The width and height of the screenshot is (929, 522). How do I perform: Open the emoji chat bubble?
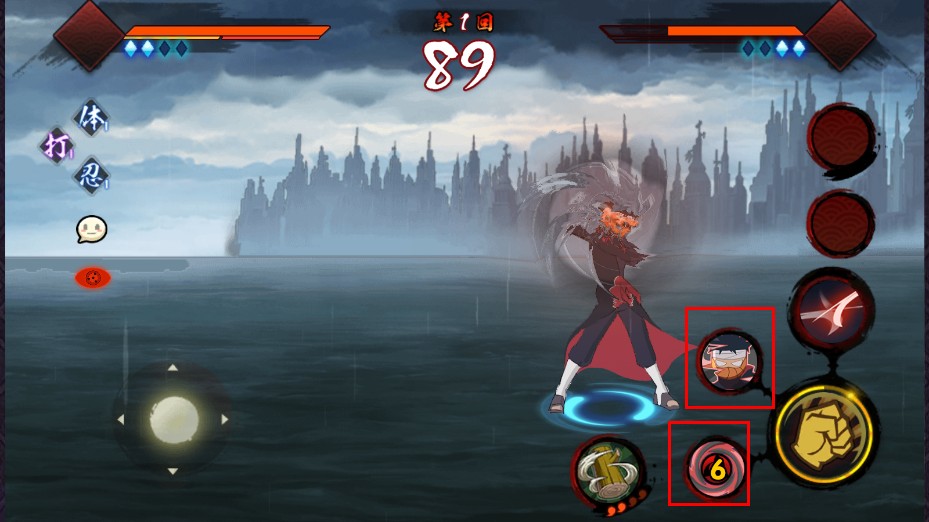tap(91, 230)
